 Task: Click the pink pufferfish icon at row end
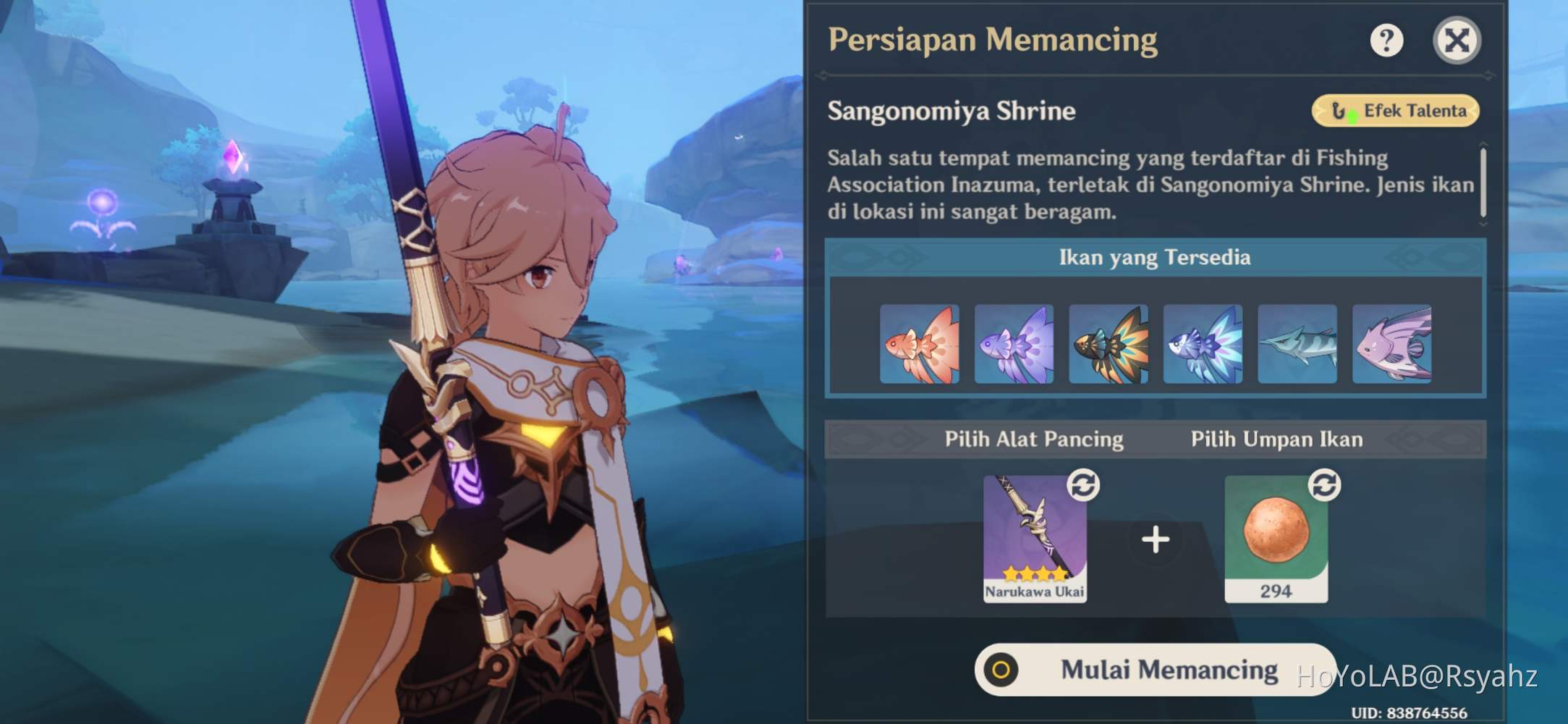tap(1391, 345)
